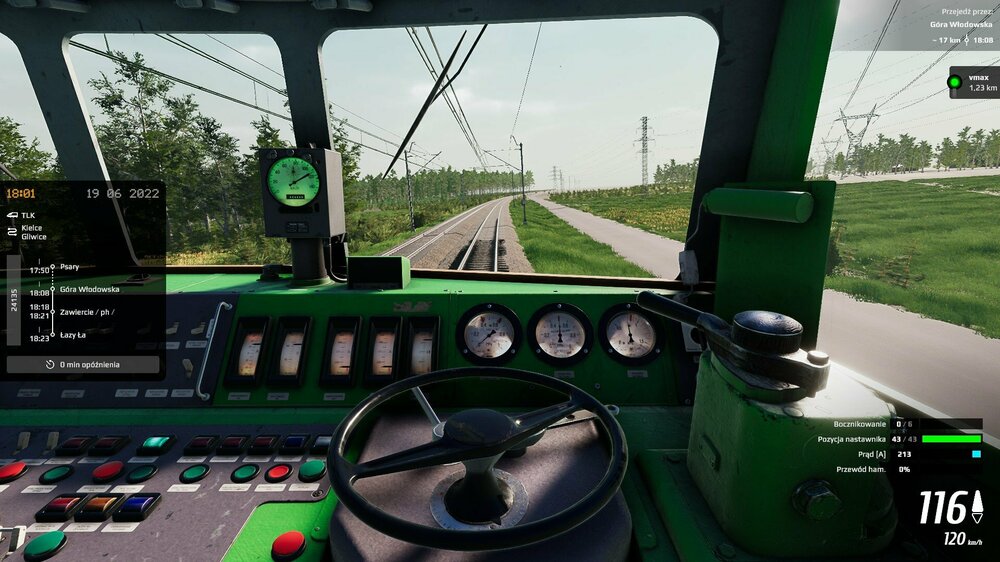
Task: Choose the Zawiercie stop in the timetable
Action: point(87,311)
